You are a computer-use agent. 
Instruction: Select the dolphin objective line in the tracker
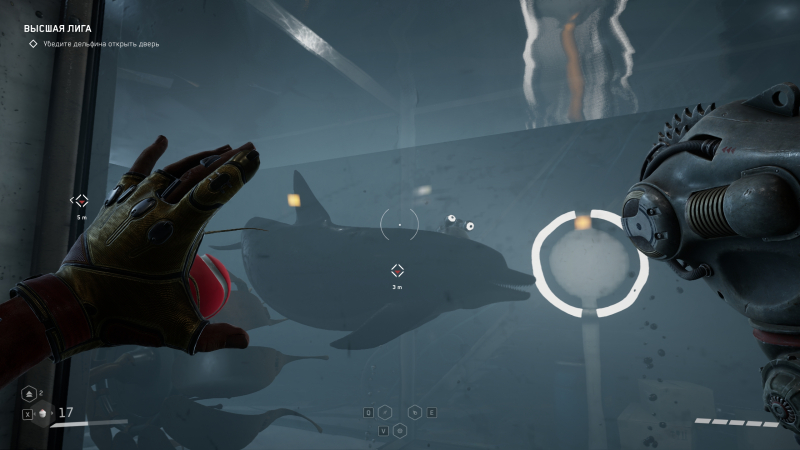click(100, 44)
